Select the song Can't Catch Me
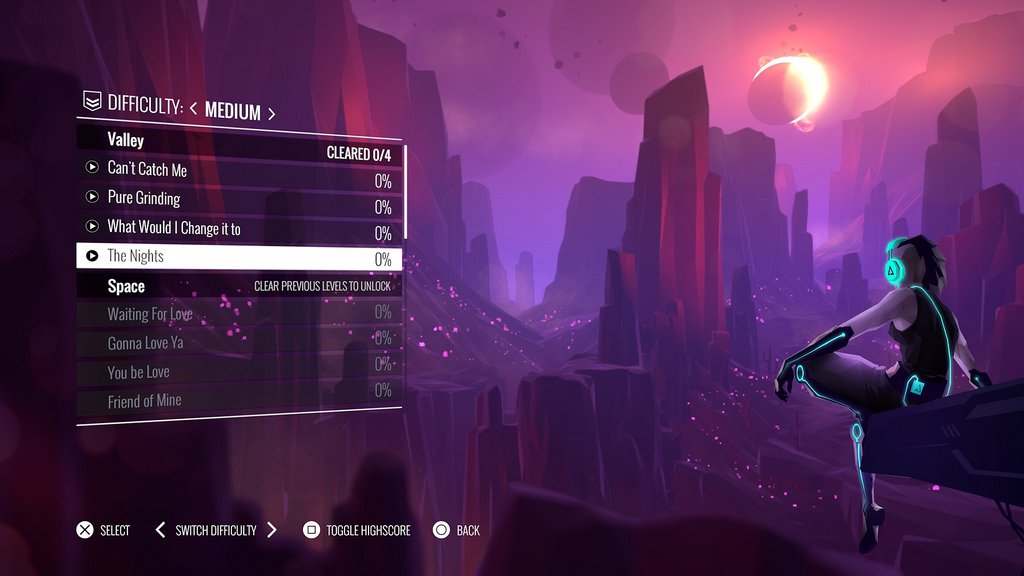The width and height of the screenshot is (1024, 576). pos(147,169)
